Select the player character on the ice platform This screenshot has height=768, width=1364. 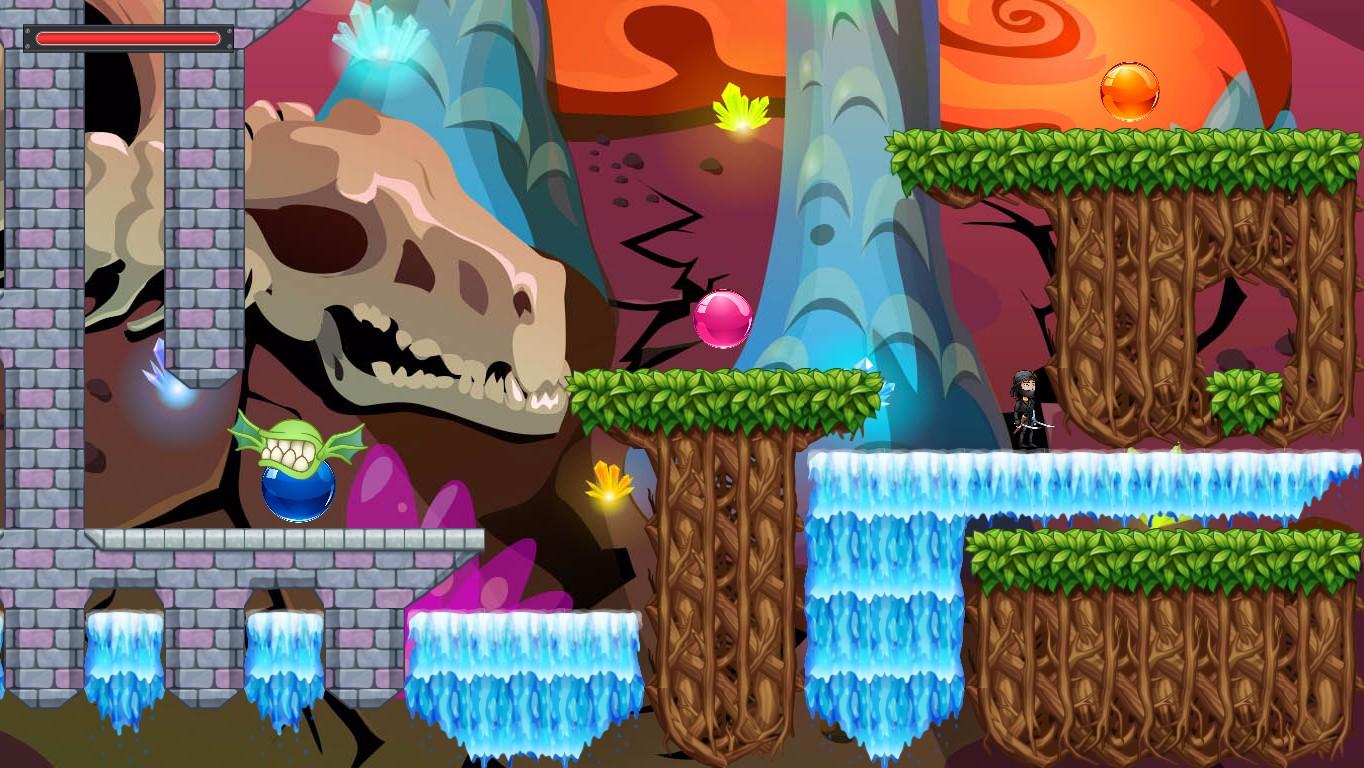(1028, 410)
